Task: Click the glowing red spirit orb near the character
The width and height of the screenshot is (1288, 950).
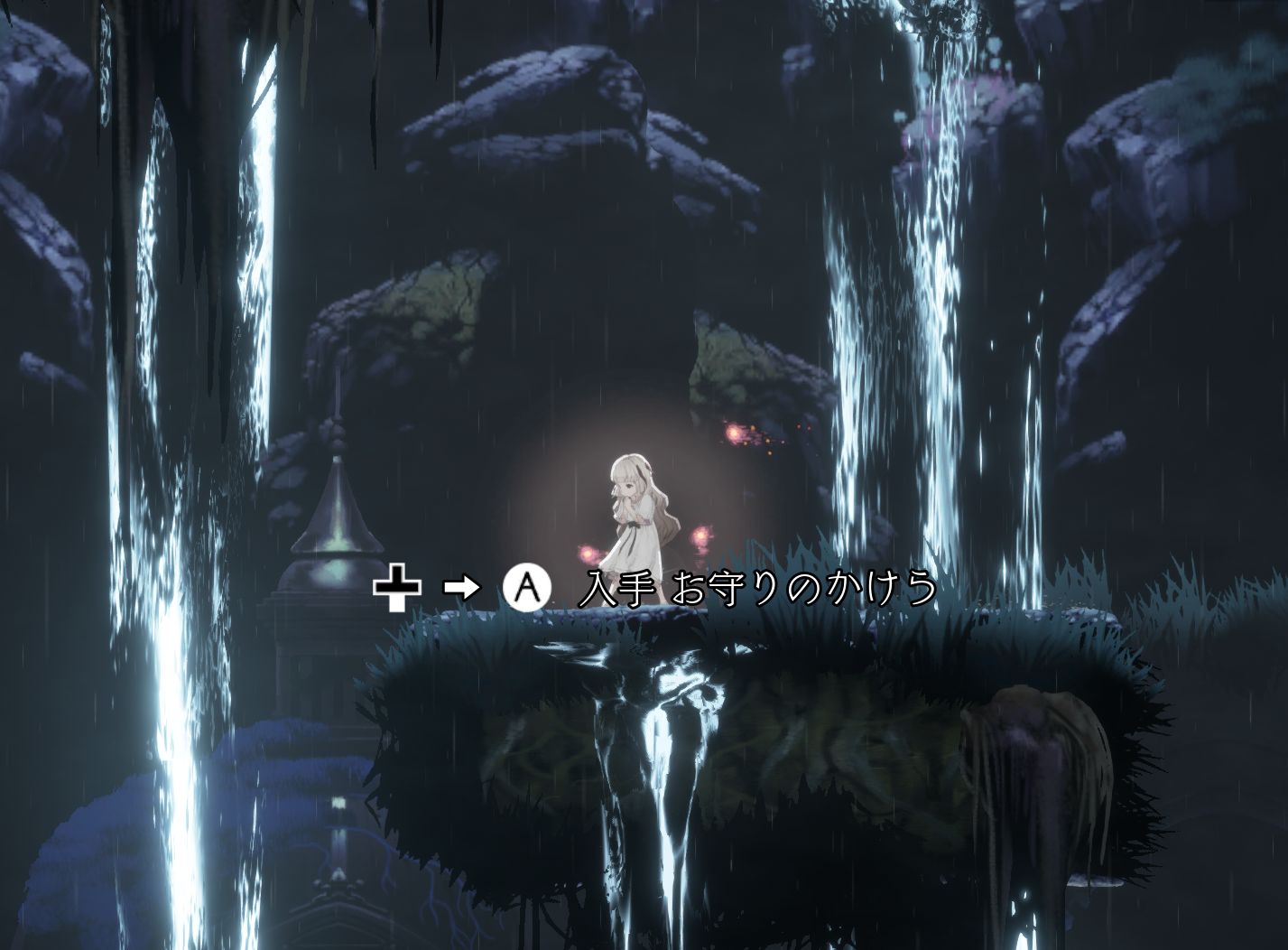Action: point(702,536)
